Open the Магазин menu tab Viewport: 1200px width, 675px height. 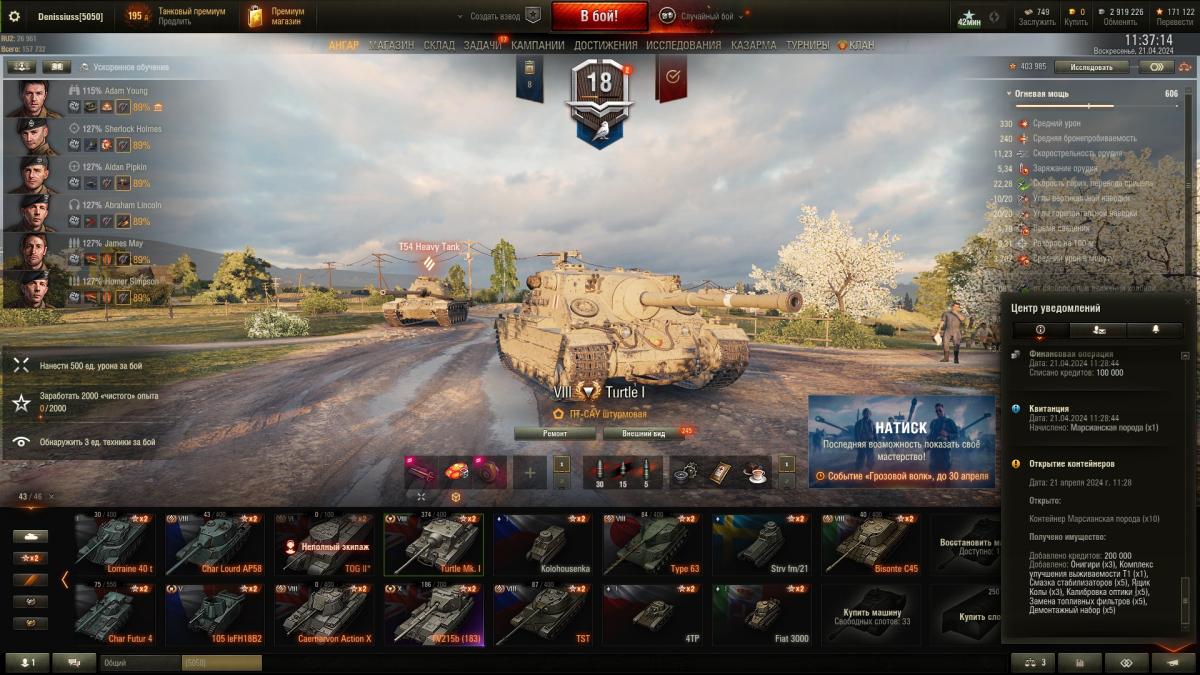tap(391, 45)
